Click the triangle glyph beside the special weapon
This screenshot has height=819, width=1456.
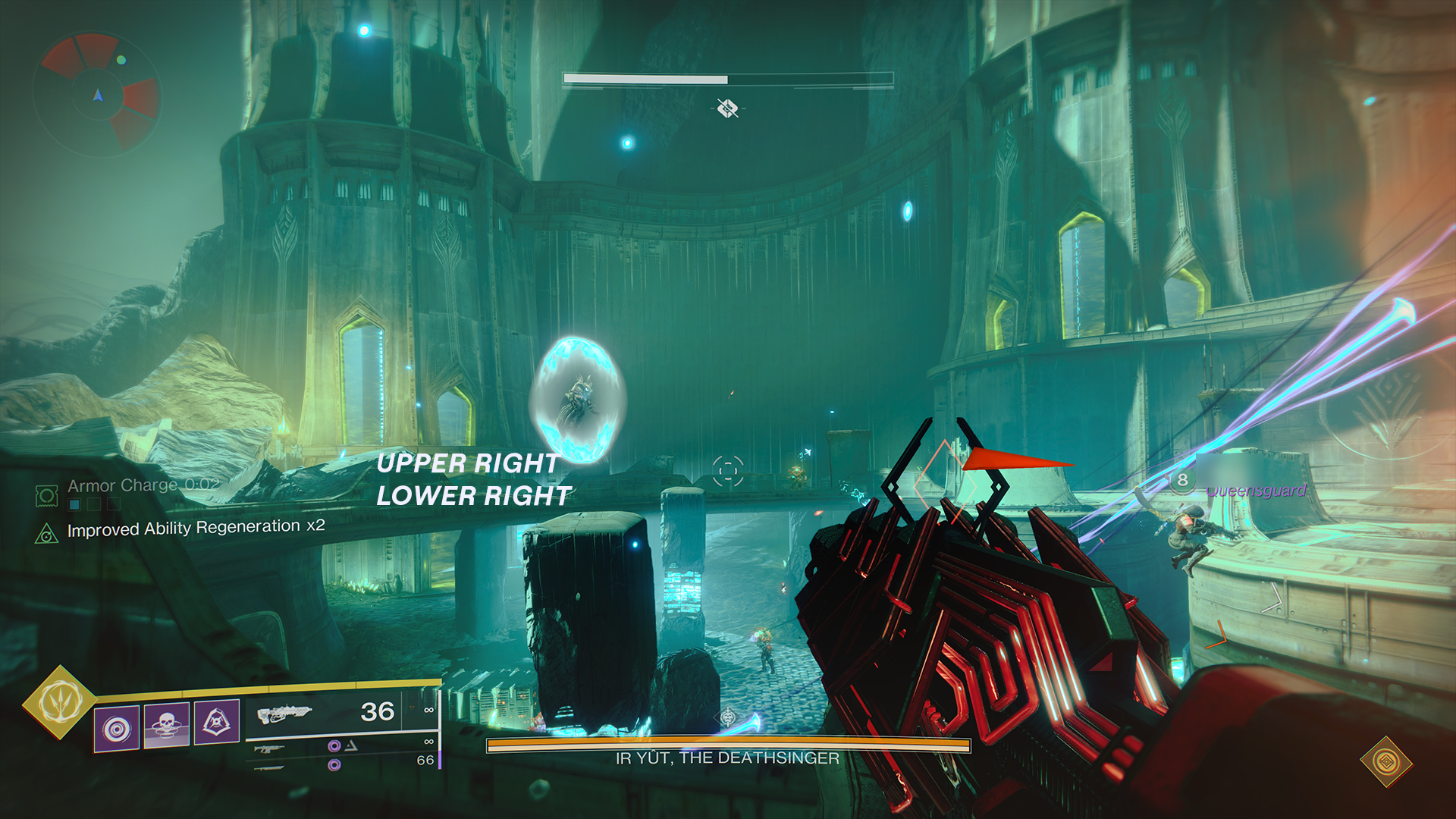pyautogui.click(x=351, y=746)
